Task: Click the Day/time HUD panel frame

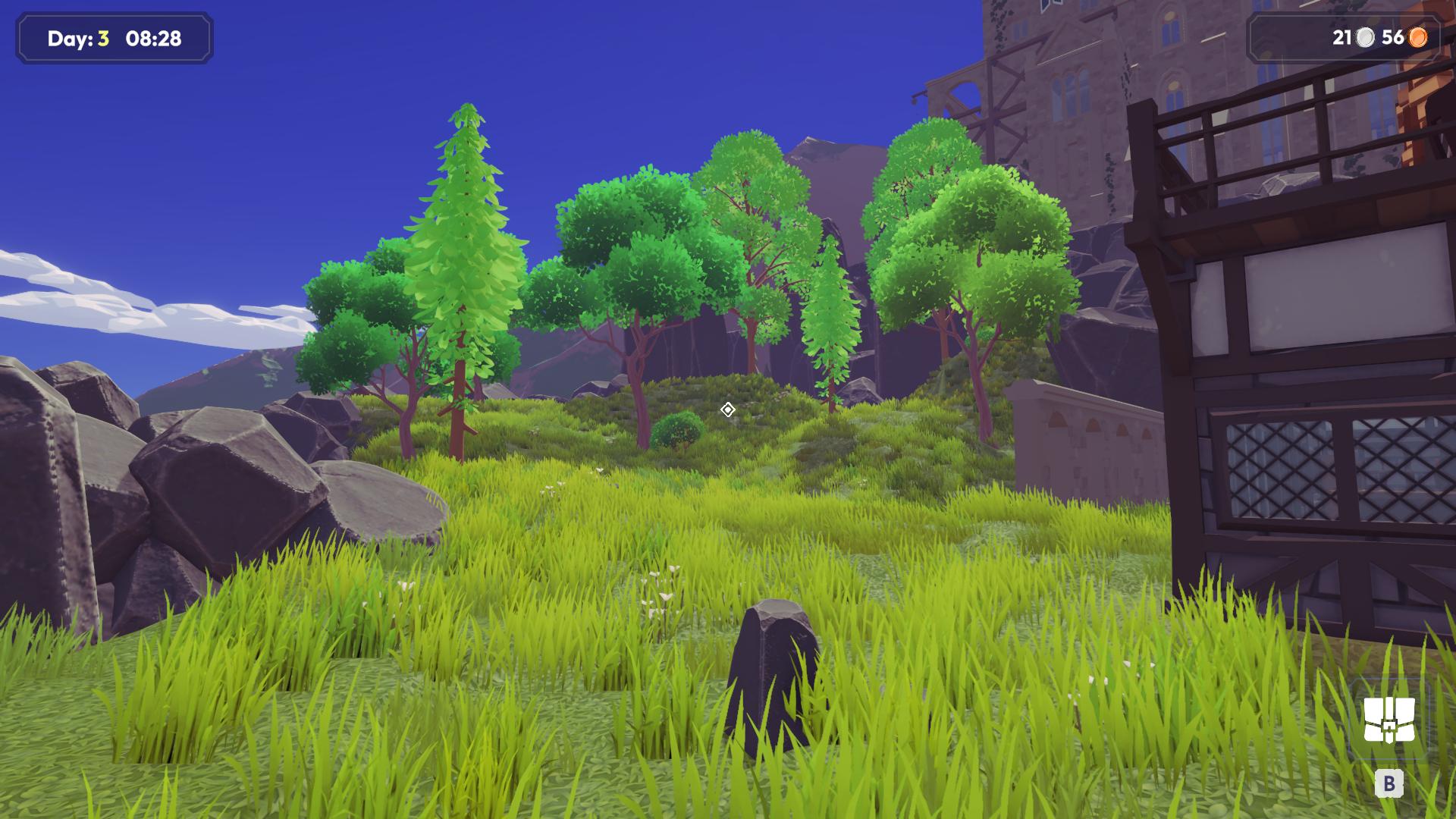Action: tap(114, 39)
